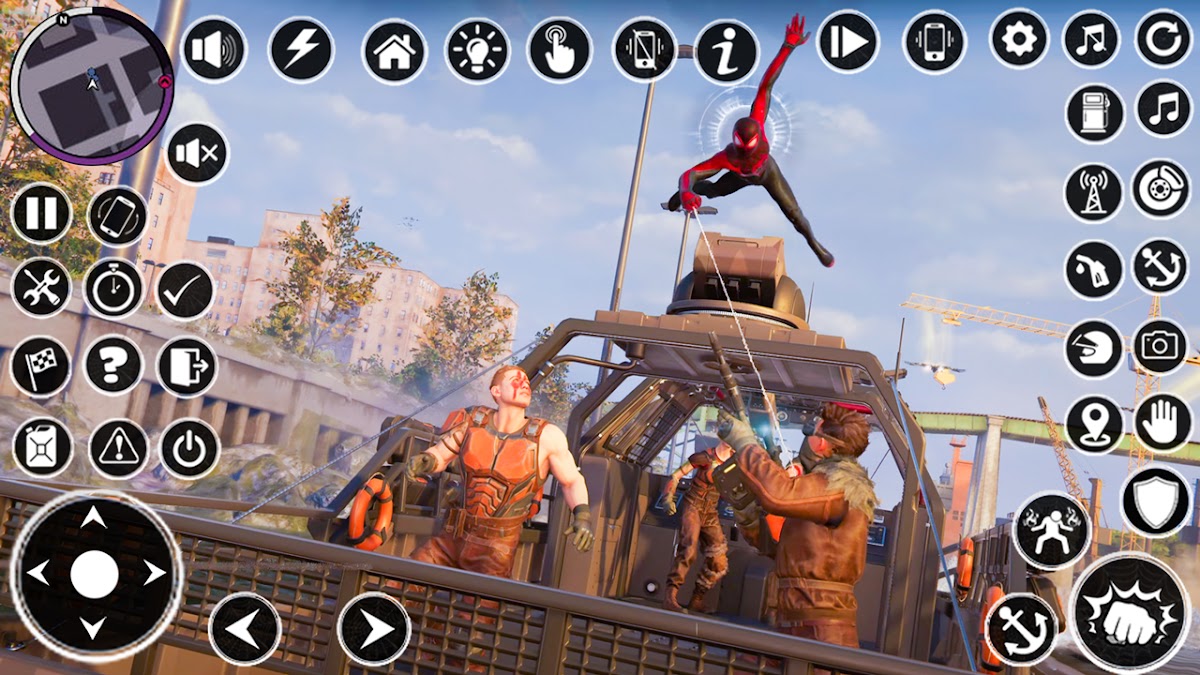The height and width of the screenshot is (675, 1200).
Task: Take a screenshot with the camera icon
Action: point(1160,346)
